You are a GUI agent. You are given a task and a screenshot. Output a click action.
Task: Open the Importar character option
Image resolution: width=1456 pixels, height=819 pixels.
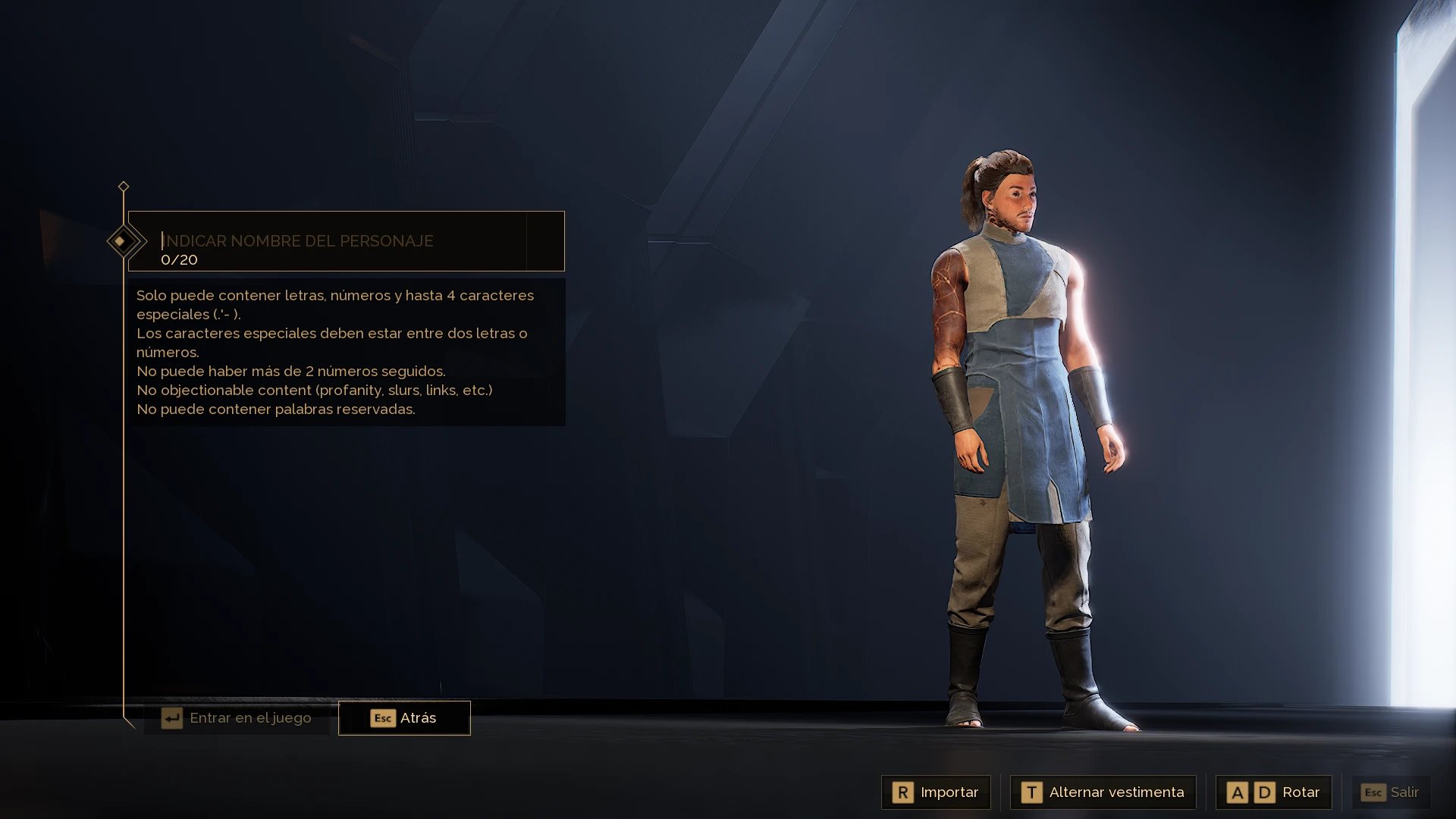(x=936, y=792)
